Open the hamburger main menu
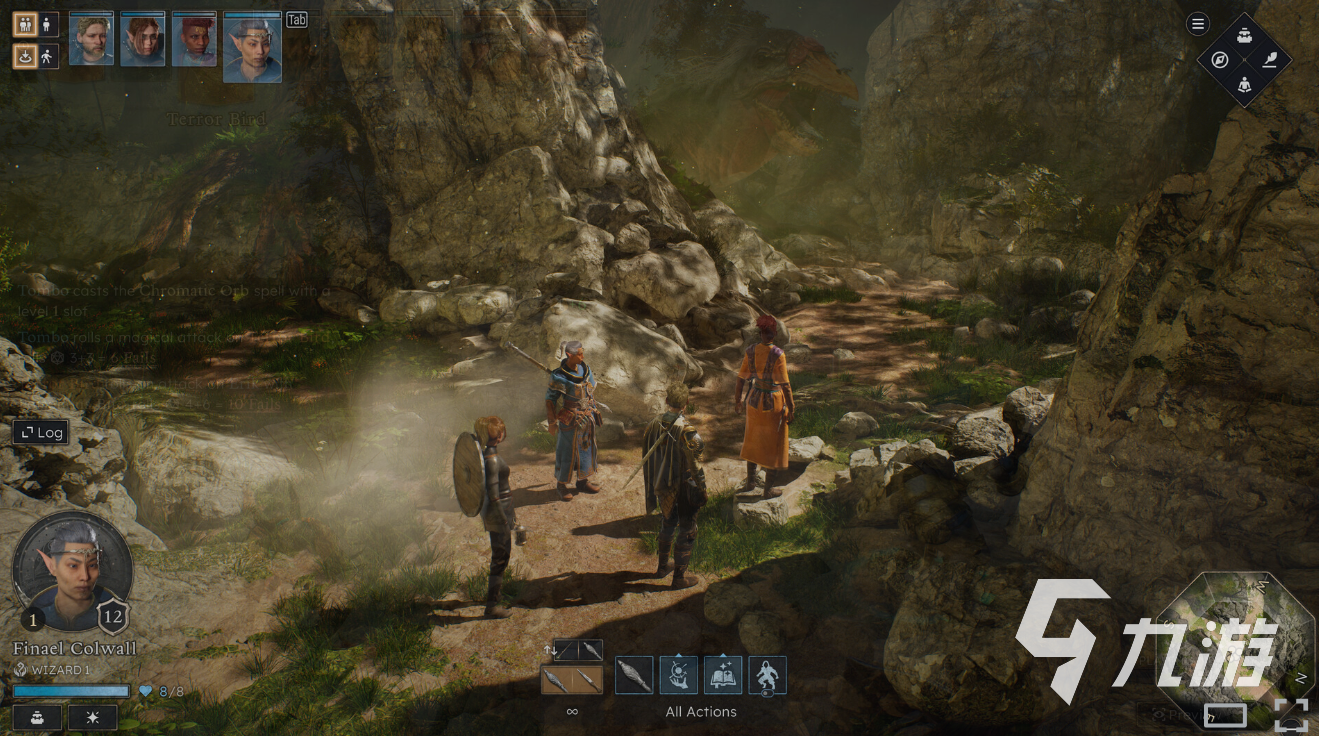 tap(1198, 25)
